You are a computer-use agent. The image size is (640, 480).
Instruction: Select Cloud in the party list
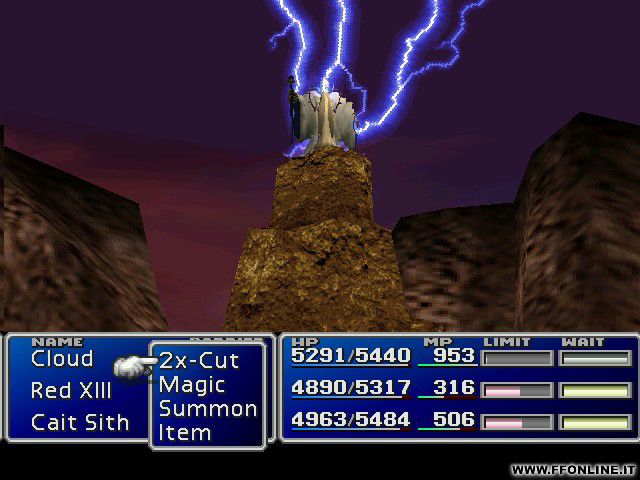point(62,359)
